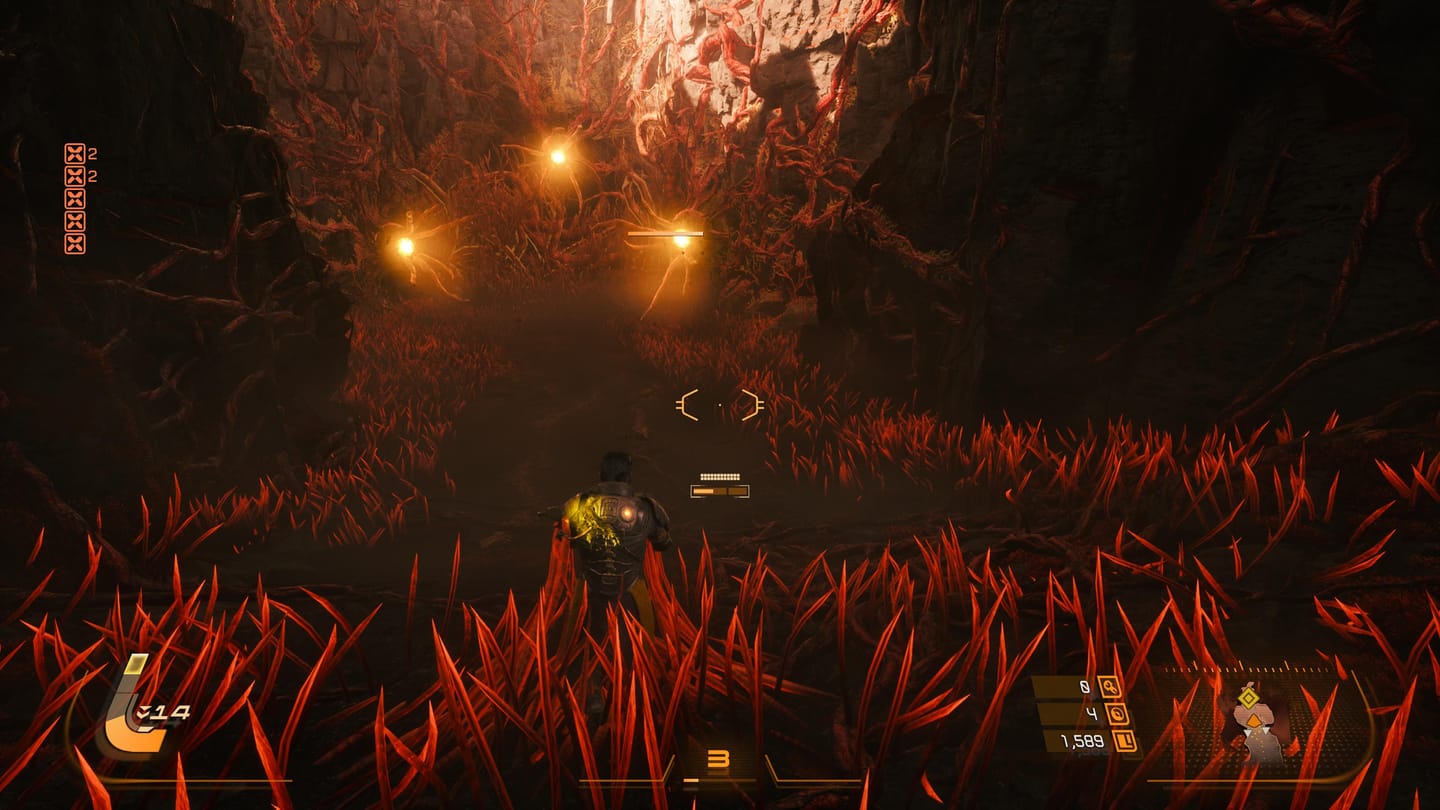Screen dimensions: 1440x810
Task: Click the key count icon
Action: pos(1108,687)
